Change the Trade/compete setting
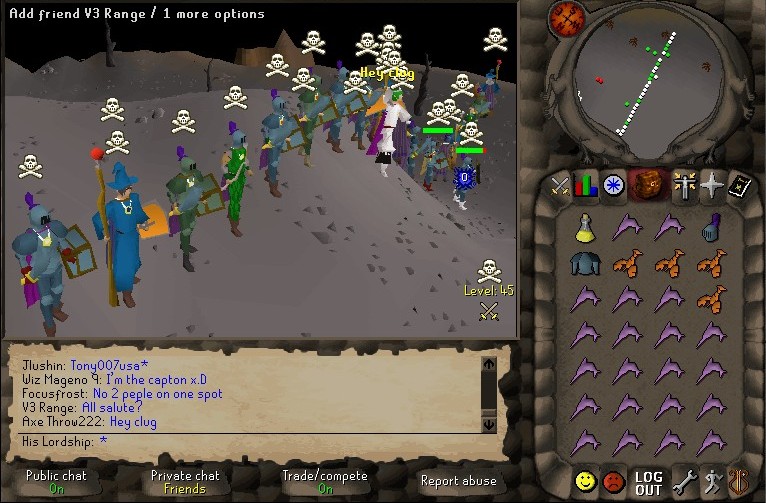The image size is (766, 503). 325,482
